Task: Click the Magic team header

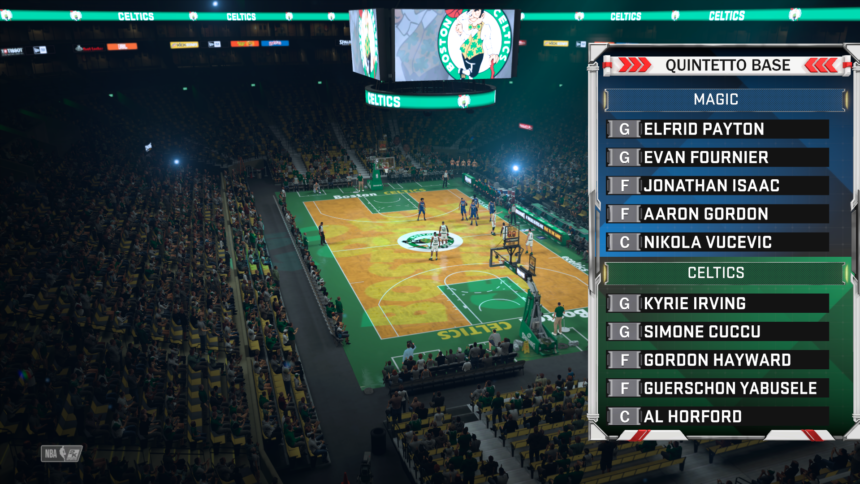Action: (x=715, y=100)
